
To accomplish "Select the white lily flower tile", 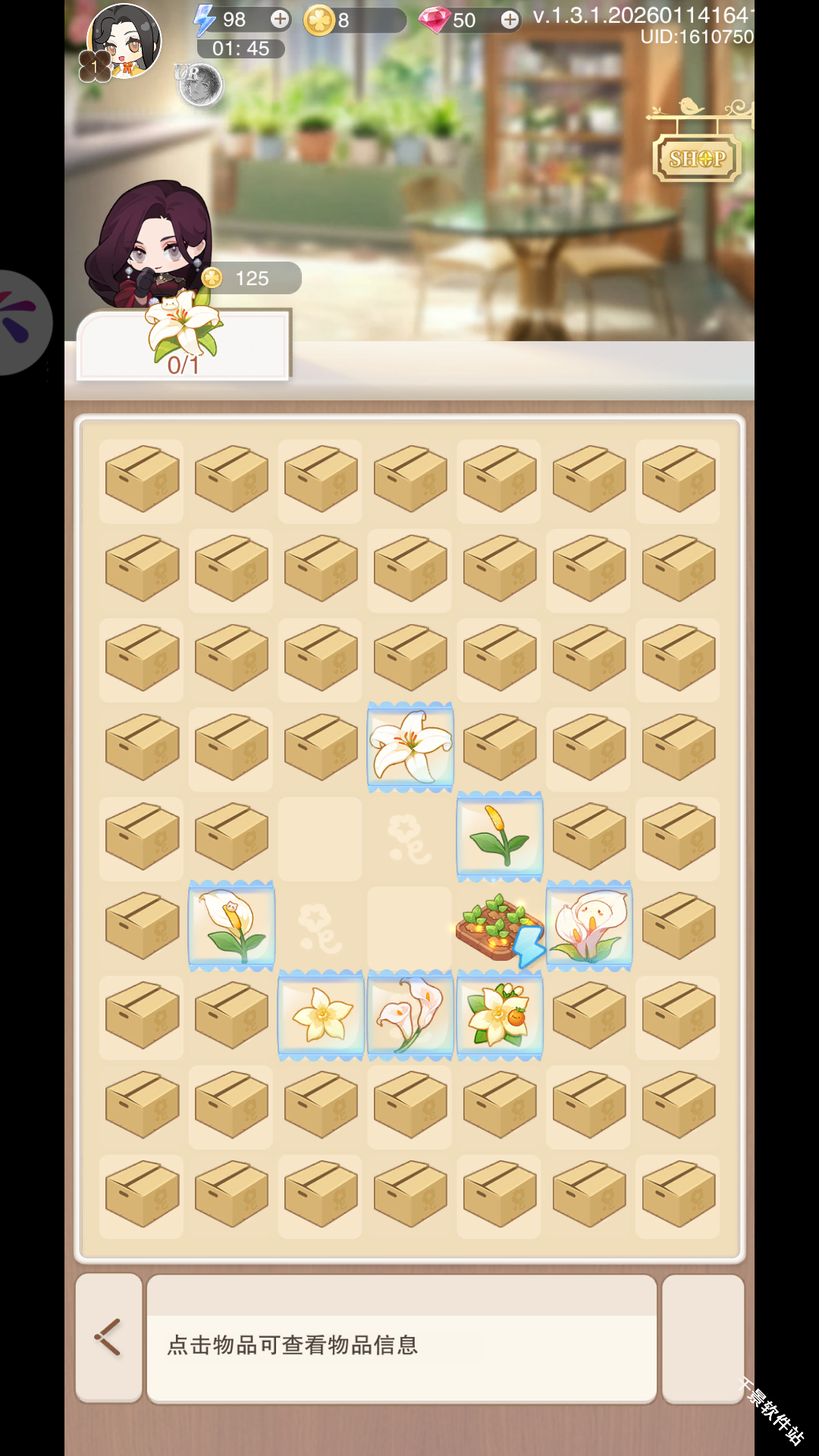I will (x=410, y=746).
